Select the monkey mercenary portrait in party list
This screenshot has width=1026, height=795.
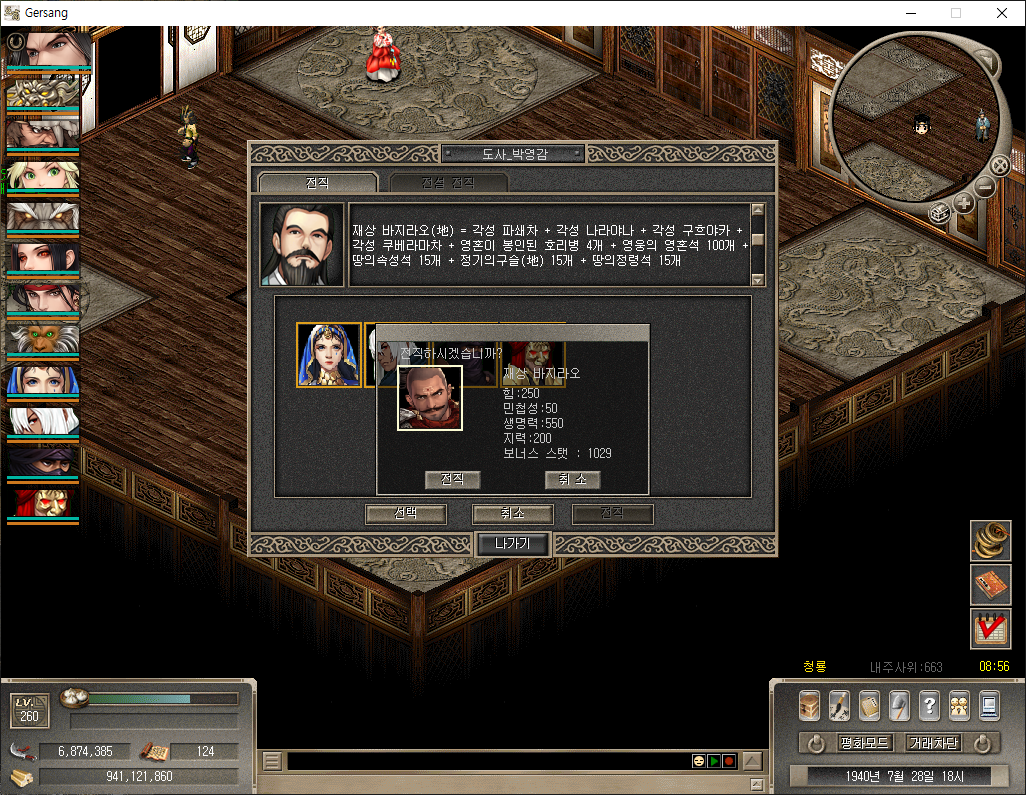(43, 340)
